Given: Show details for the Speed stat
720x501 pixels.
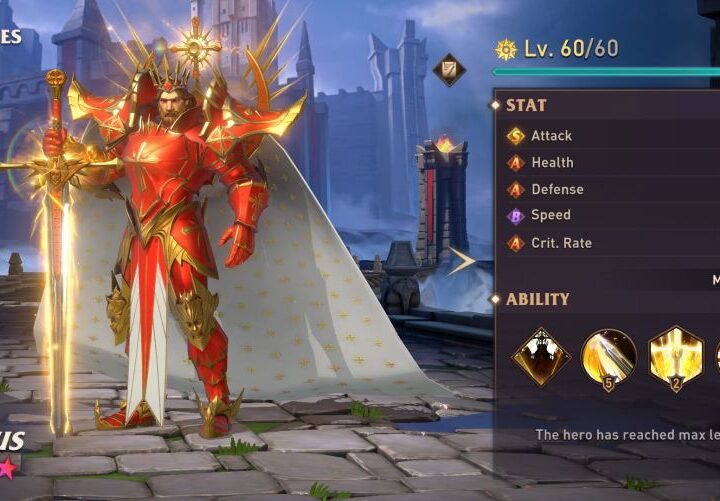Looking at the screenshot, I should 550,215.
